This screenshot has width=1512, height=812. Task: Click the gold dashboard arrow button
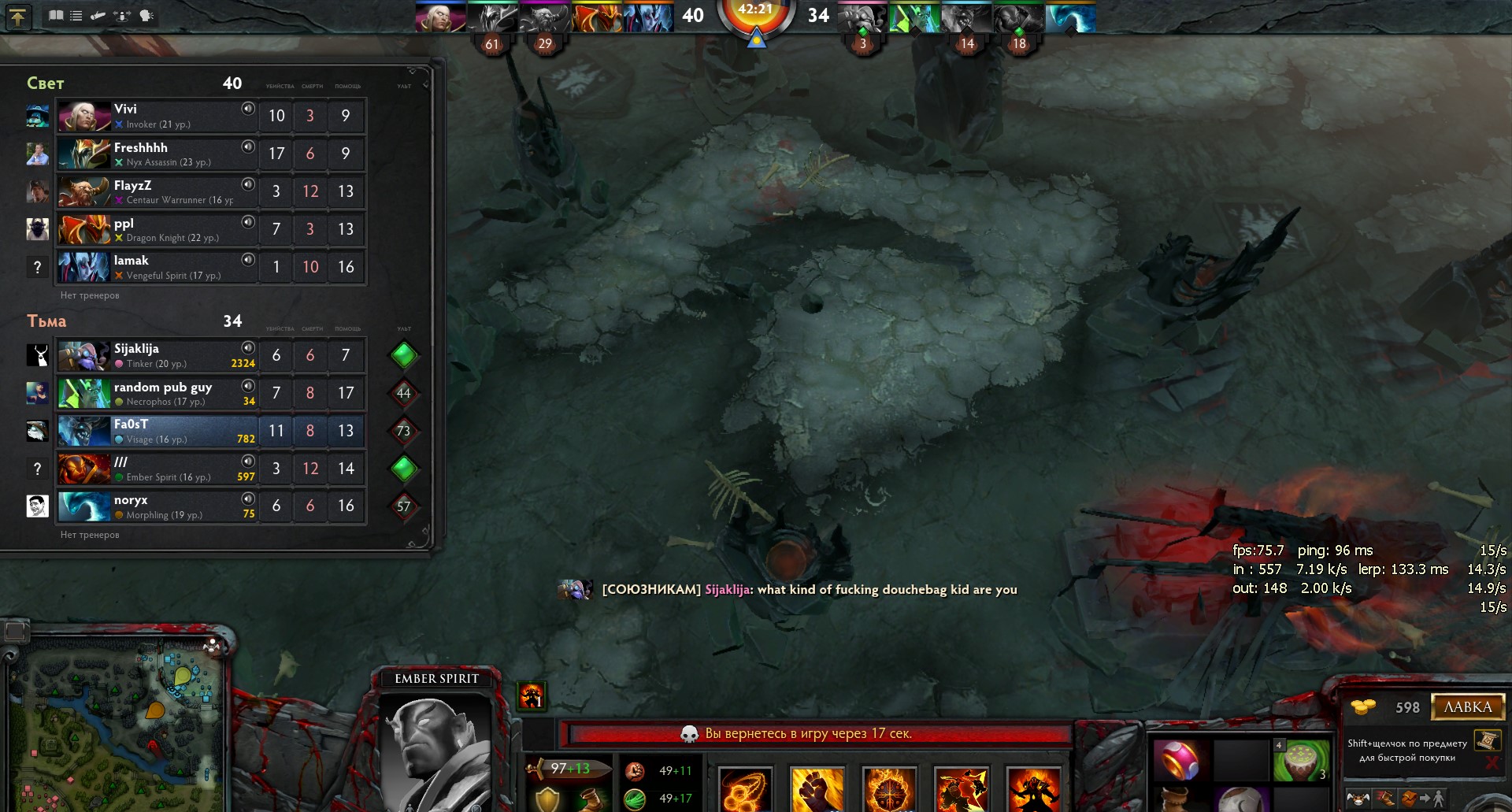click(x=18, y=17)
